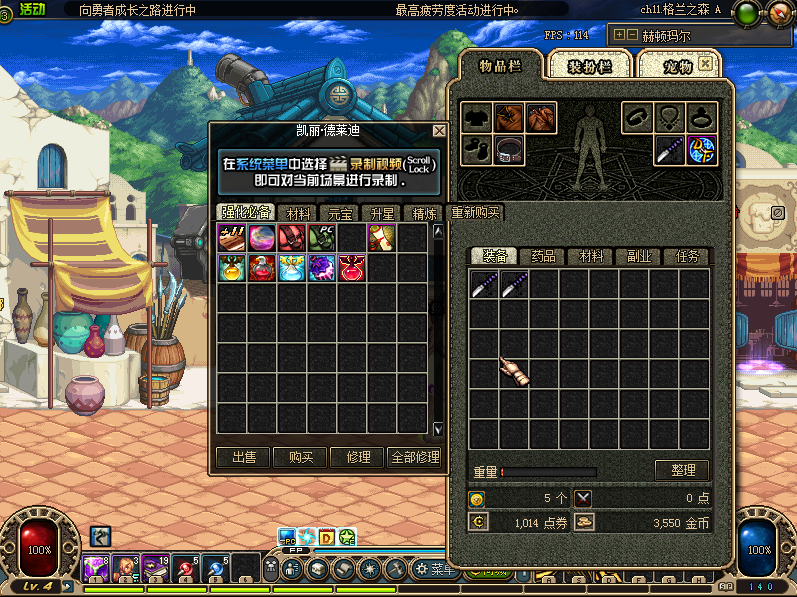
Task: Switch to the 装扮栏 (Avatar) tab
Action: 588,66
